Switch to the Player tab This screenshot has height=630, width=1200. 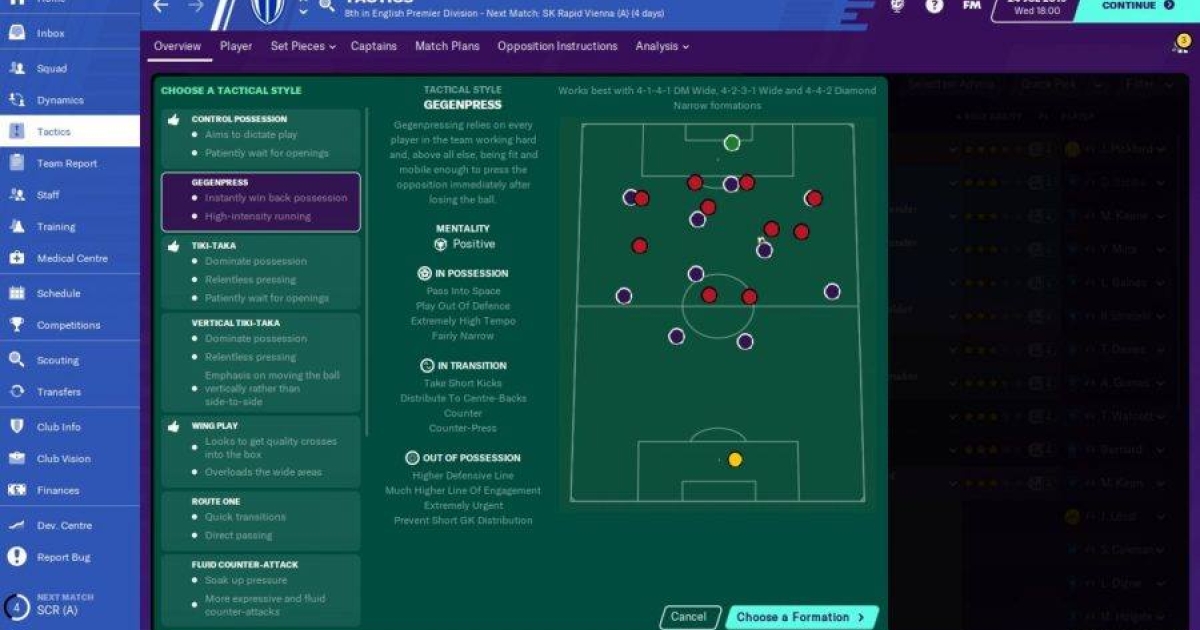pos(236,46)
